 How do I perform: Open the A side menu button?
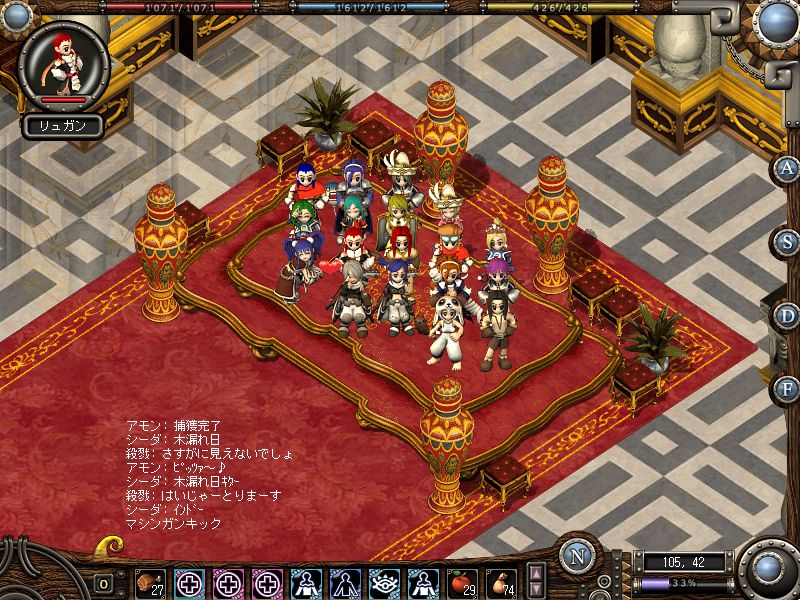coord(787,168)
